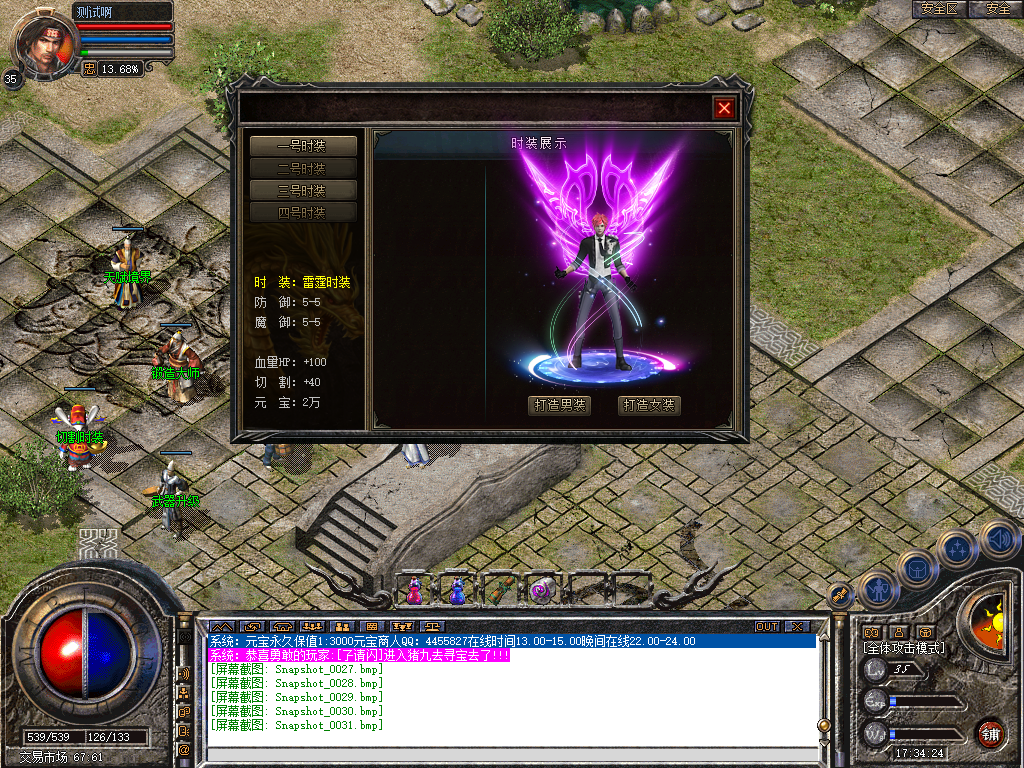The image size is (1024, 768).
Task: Close the fashion showcase window
Action: point(725,108)
